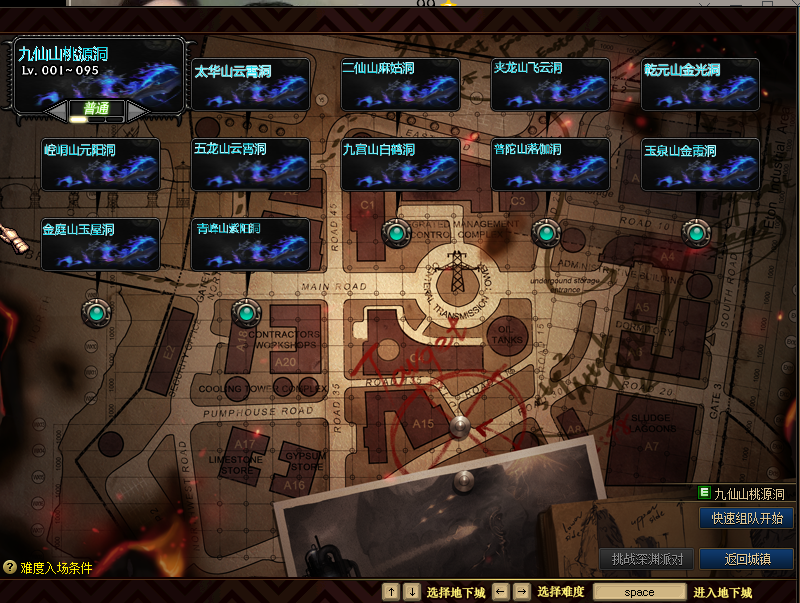Open the 难度入场条件 help info

tap(48, 568)
